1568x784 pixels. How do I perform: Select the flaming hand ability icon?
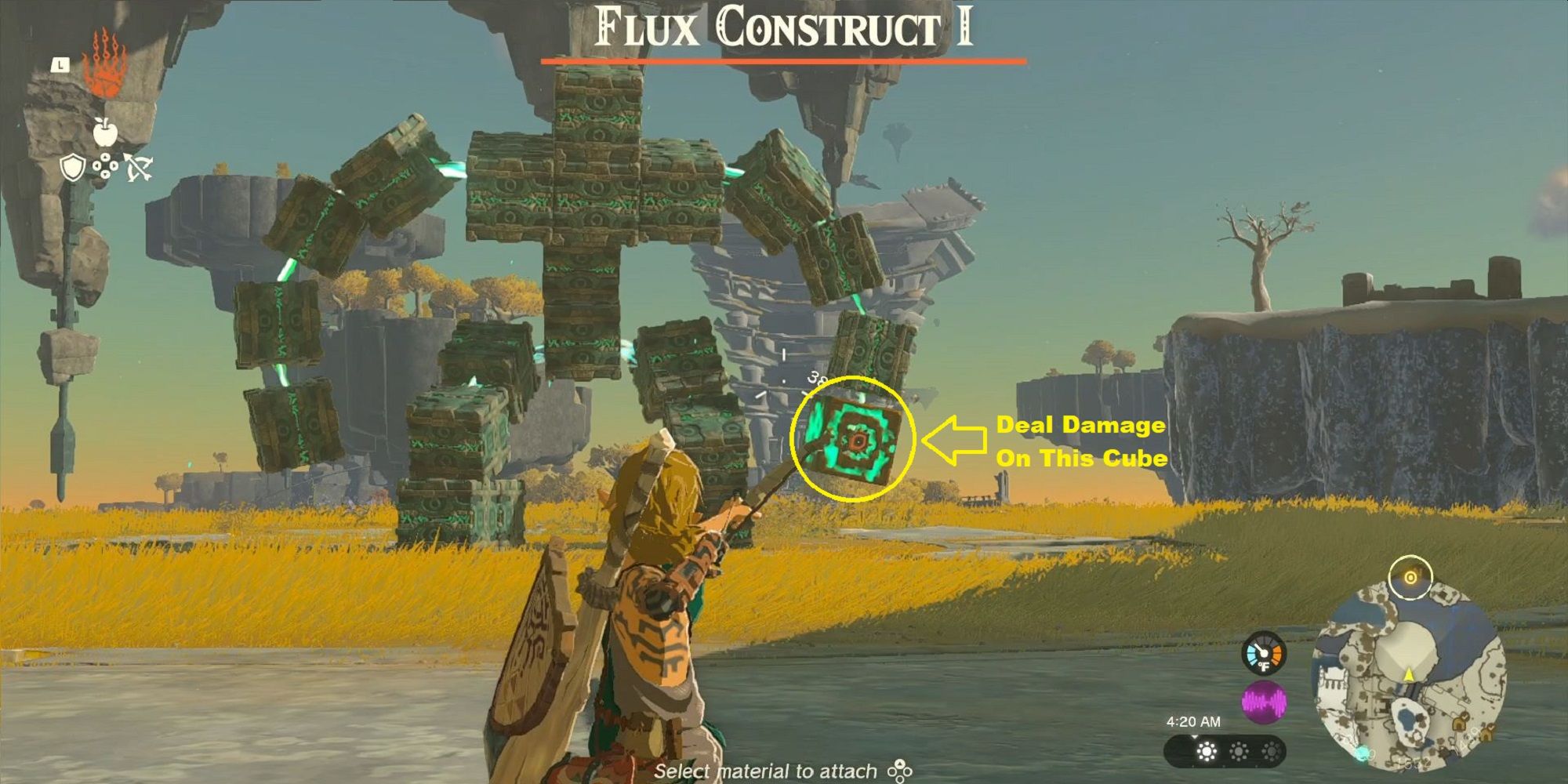click(105, 61)
